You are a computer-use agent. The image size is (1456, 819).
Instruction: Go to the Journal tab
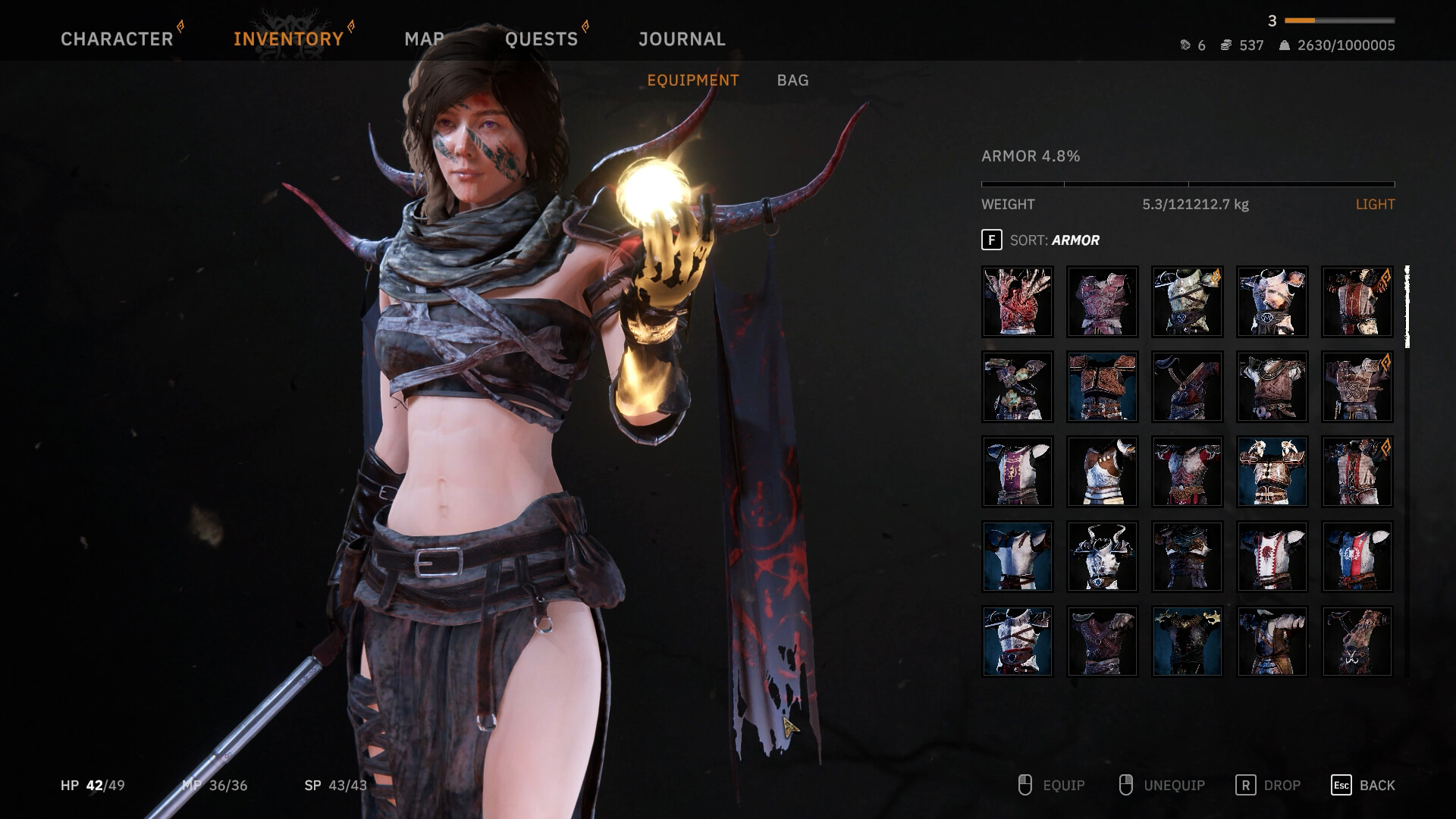coord(682,39)
